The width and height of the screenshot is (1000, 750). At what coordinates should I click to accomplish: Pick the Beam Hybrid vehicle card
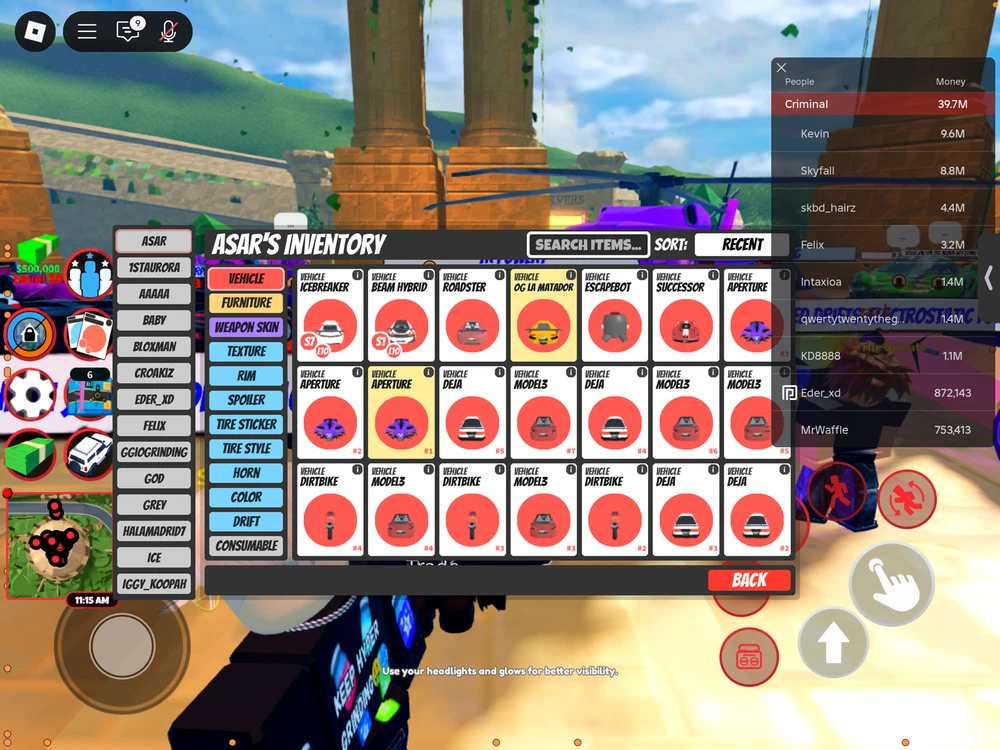click(401, 314)
